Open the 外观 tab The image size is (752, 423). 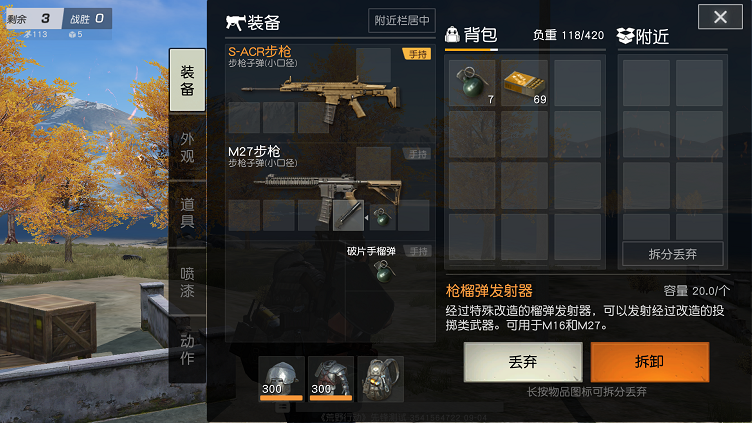tap(187, 147)
